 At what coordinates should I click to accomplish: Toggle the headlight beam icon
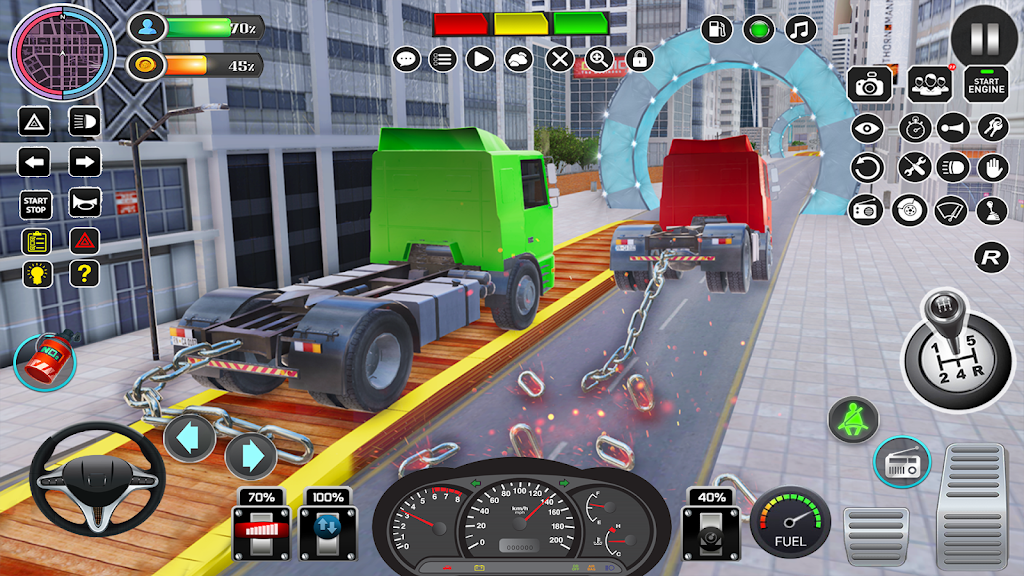pyautogui.click(x=85, y=122)
